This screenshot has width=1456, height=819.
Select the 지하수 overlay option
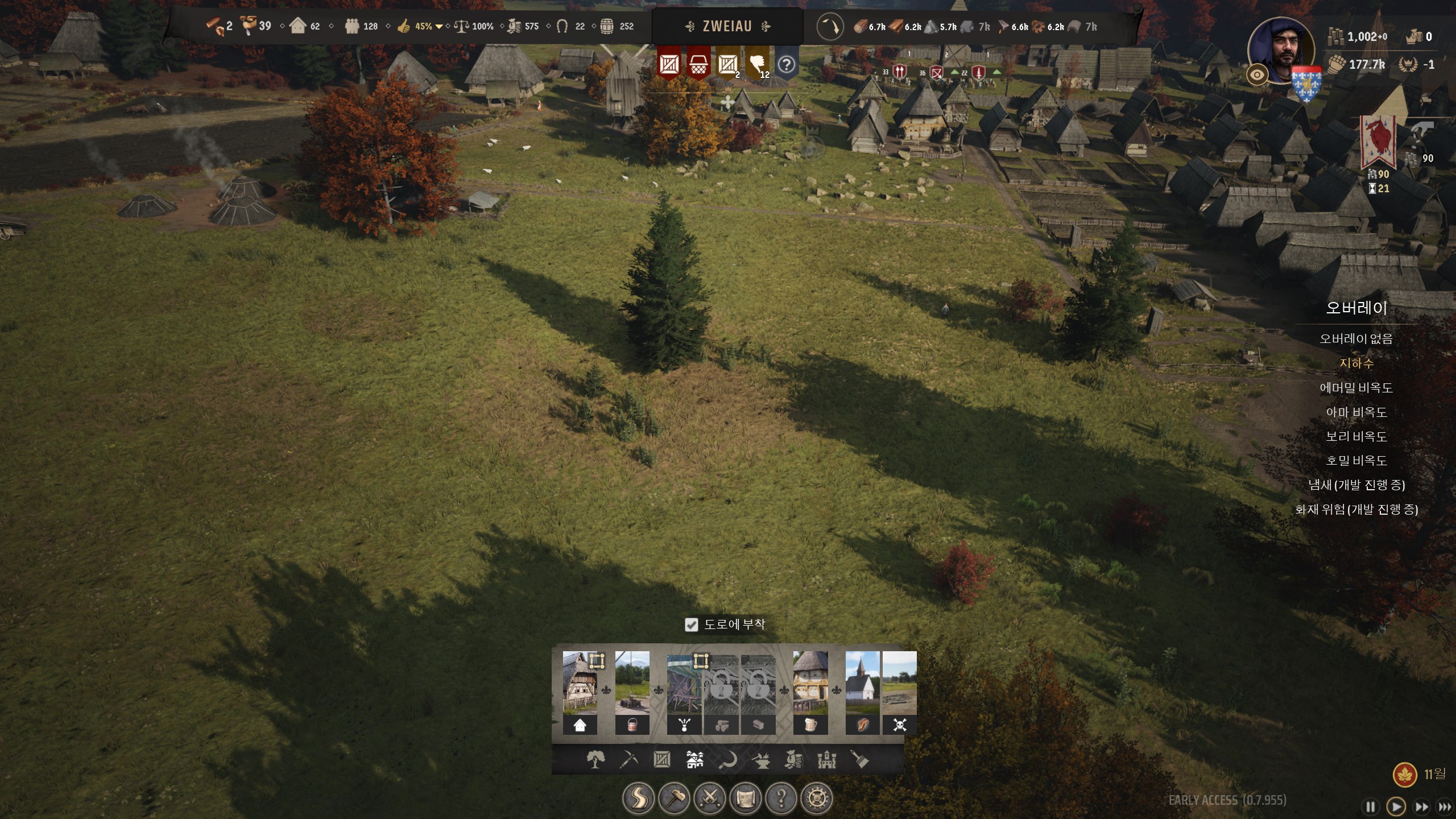point(1356,363)
